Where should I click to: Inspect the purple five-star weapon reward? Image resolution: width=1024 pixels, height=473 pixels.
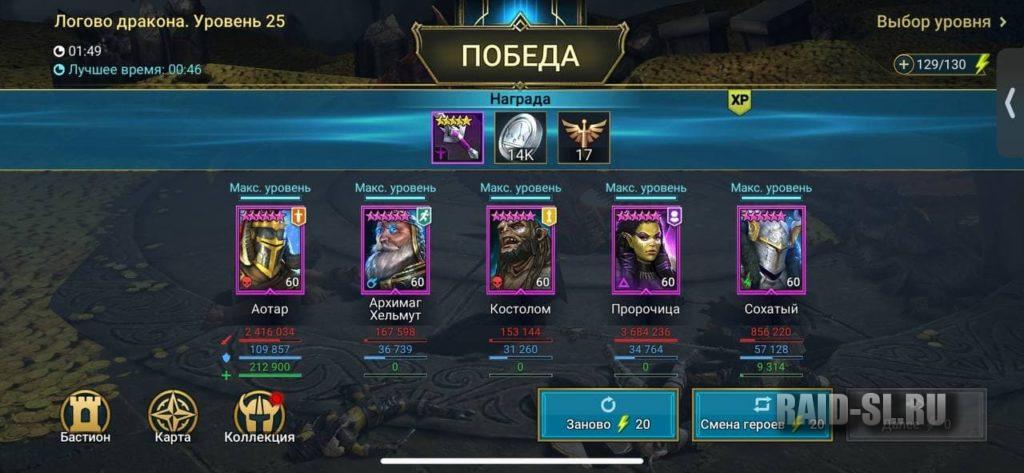coord(458,137)
